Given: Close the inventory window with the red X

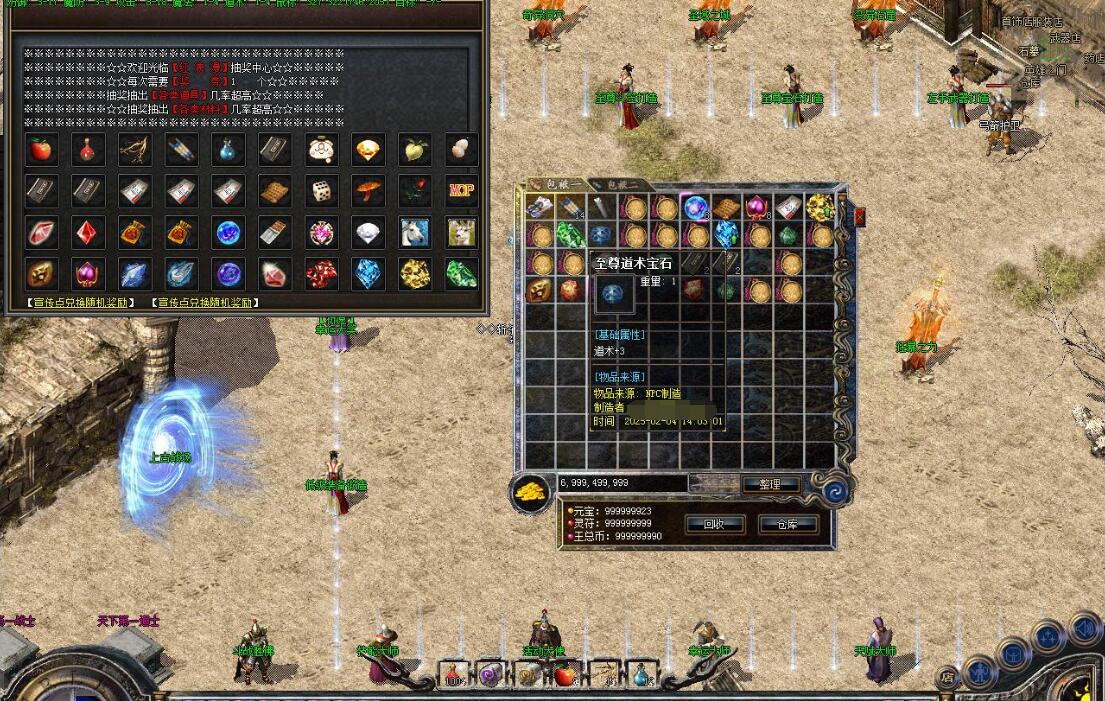Looking at the screenshot, I should coord(859,216).
